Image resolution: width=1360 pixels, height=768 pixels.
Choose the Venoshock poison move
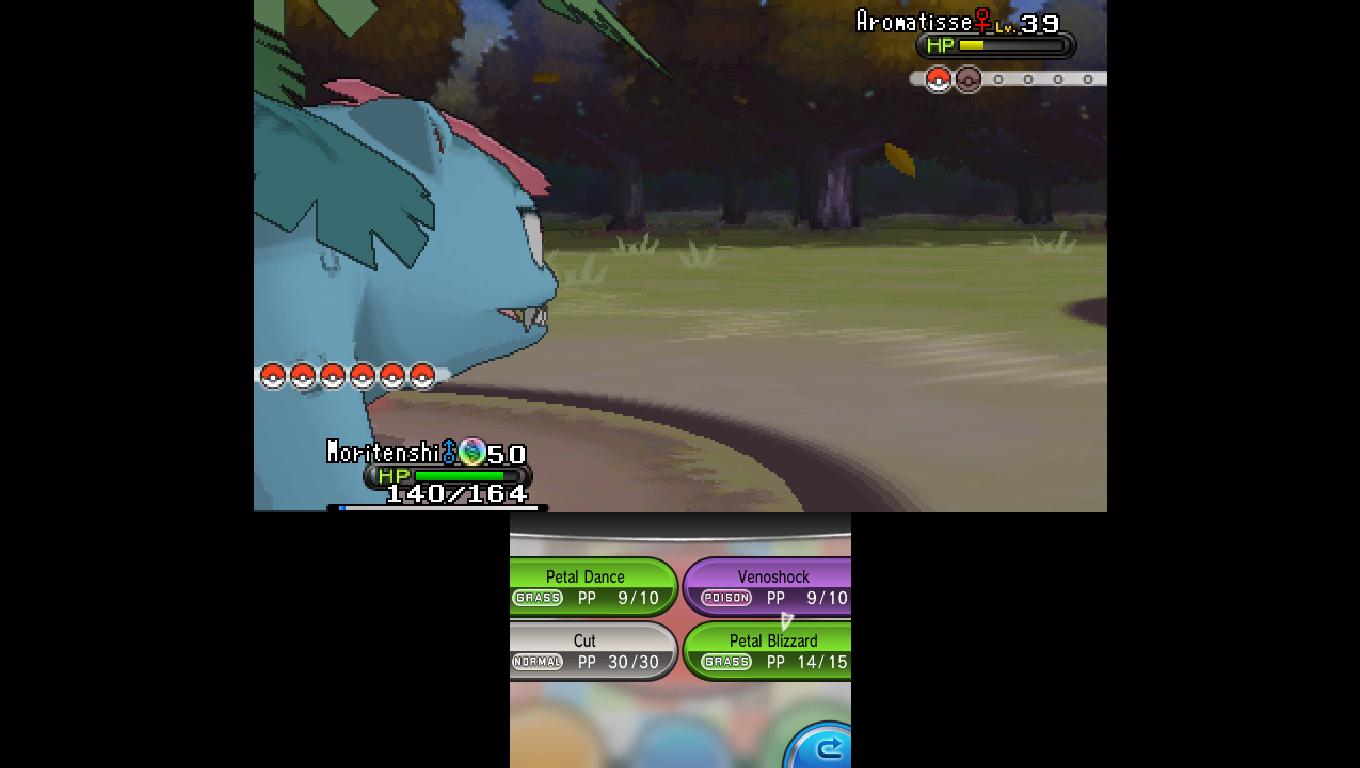coord(768,587)
